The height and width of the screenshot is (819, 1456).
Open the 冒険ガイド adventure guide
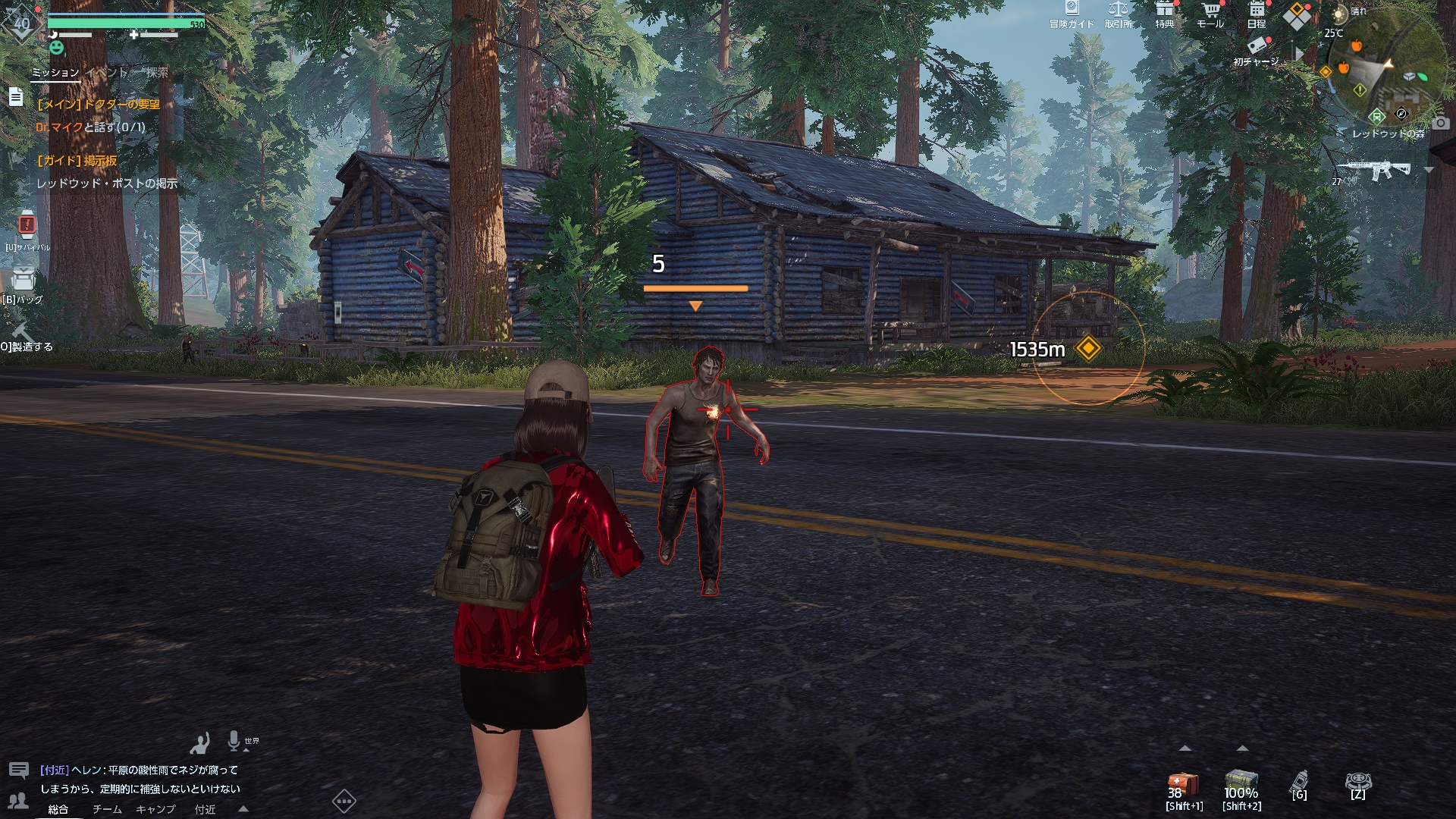(1072, 14)
